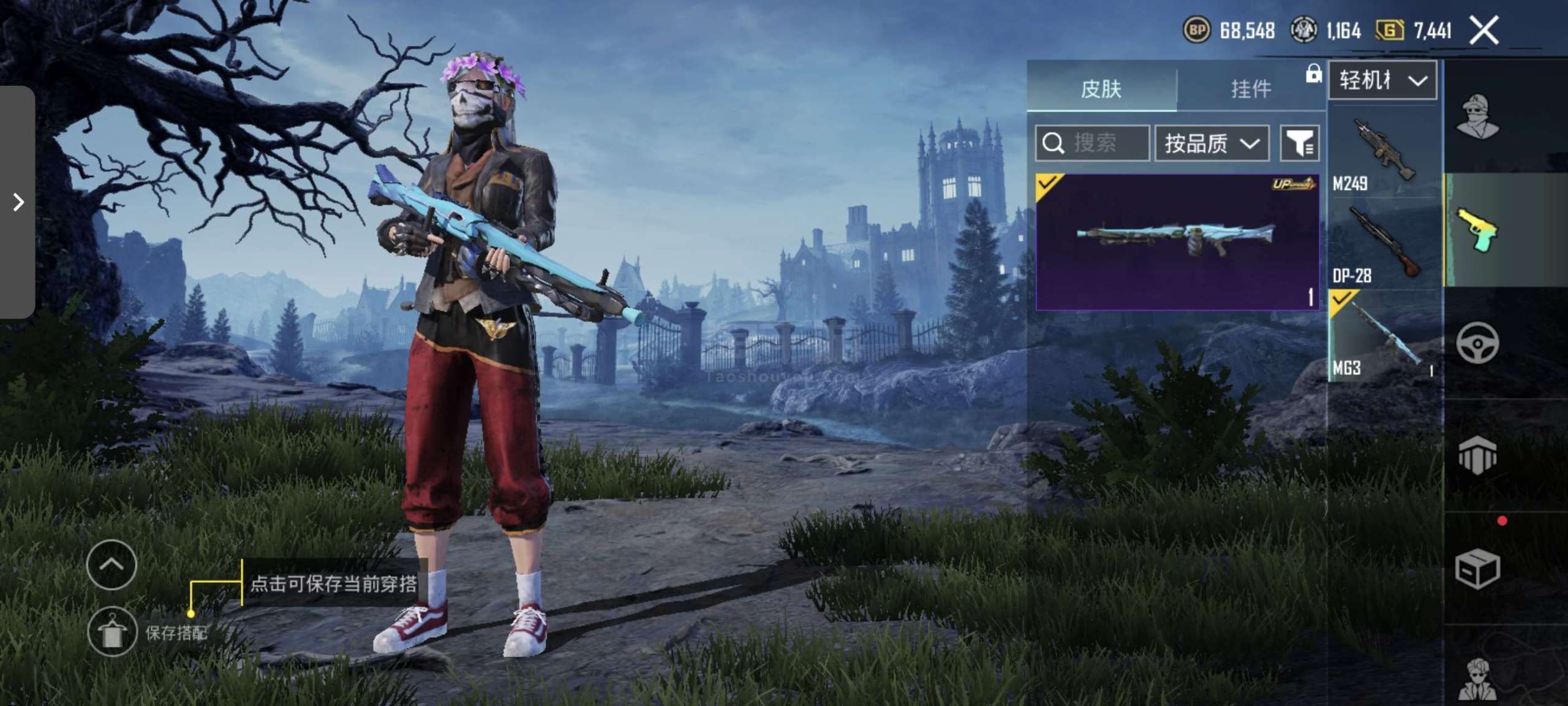Switch to the 皮肤 skins tab
The image size is (1568, 706).
1101,89
